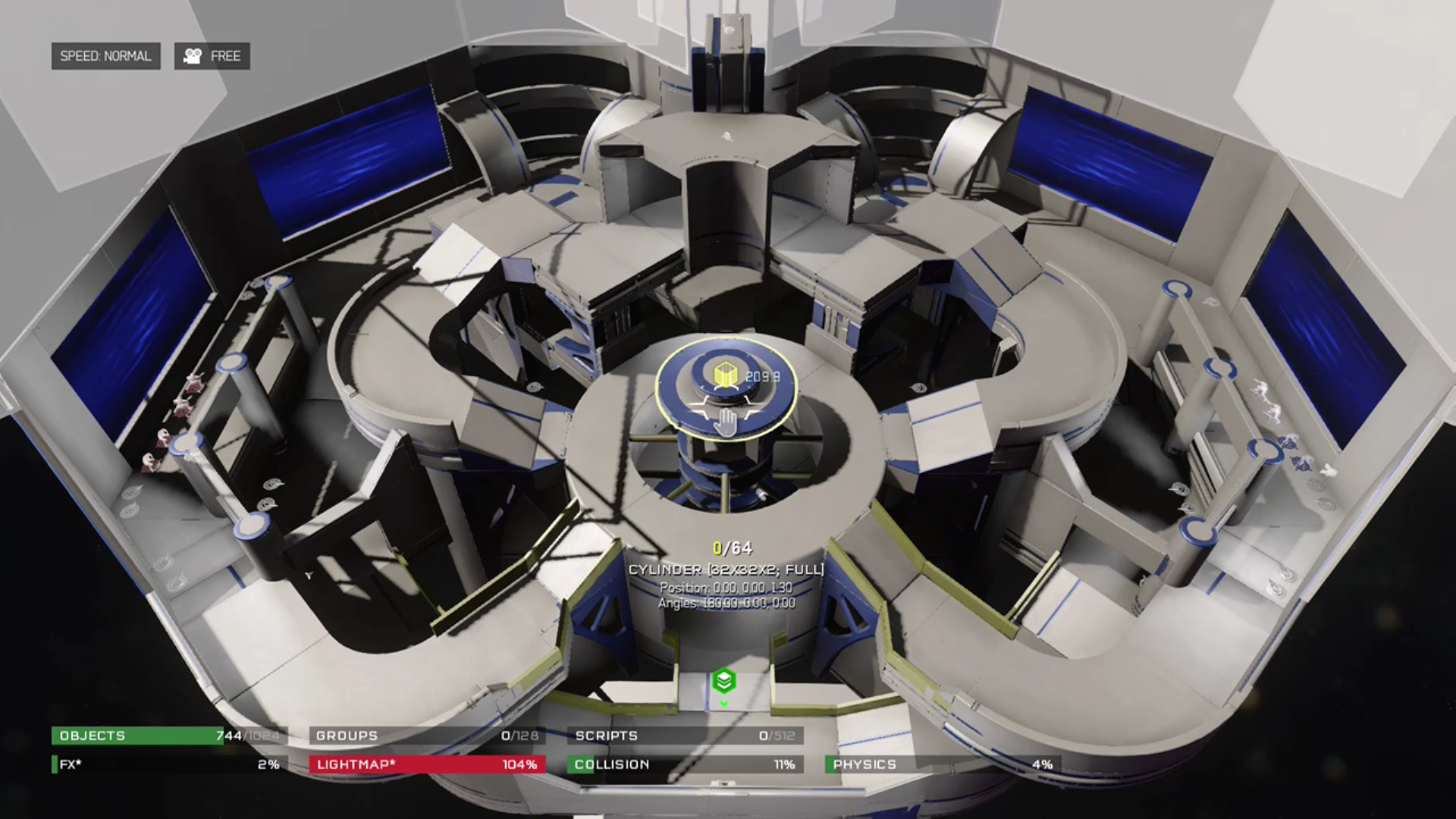Screen dimensions: 1456x819
Task: Click the Speed: Normal indicator
Action: pos(105,56)
